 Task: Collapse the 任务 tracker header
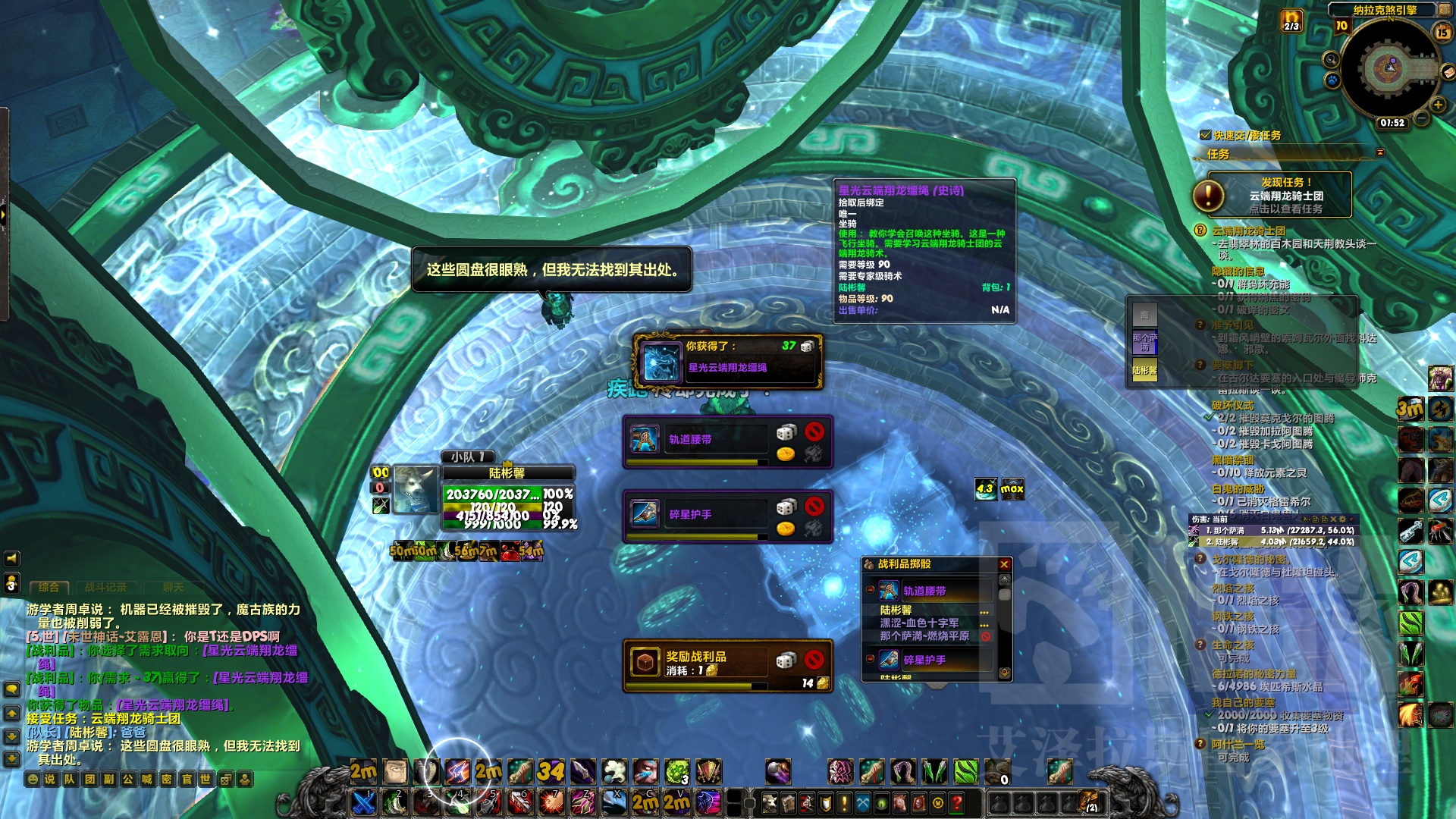[x=1380, y=152]
